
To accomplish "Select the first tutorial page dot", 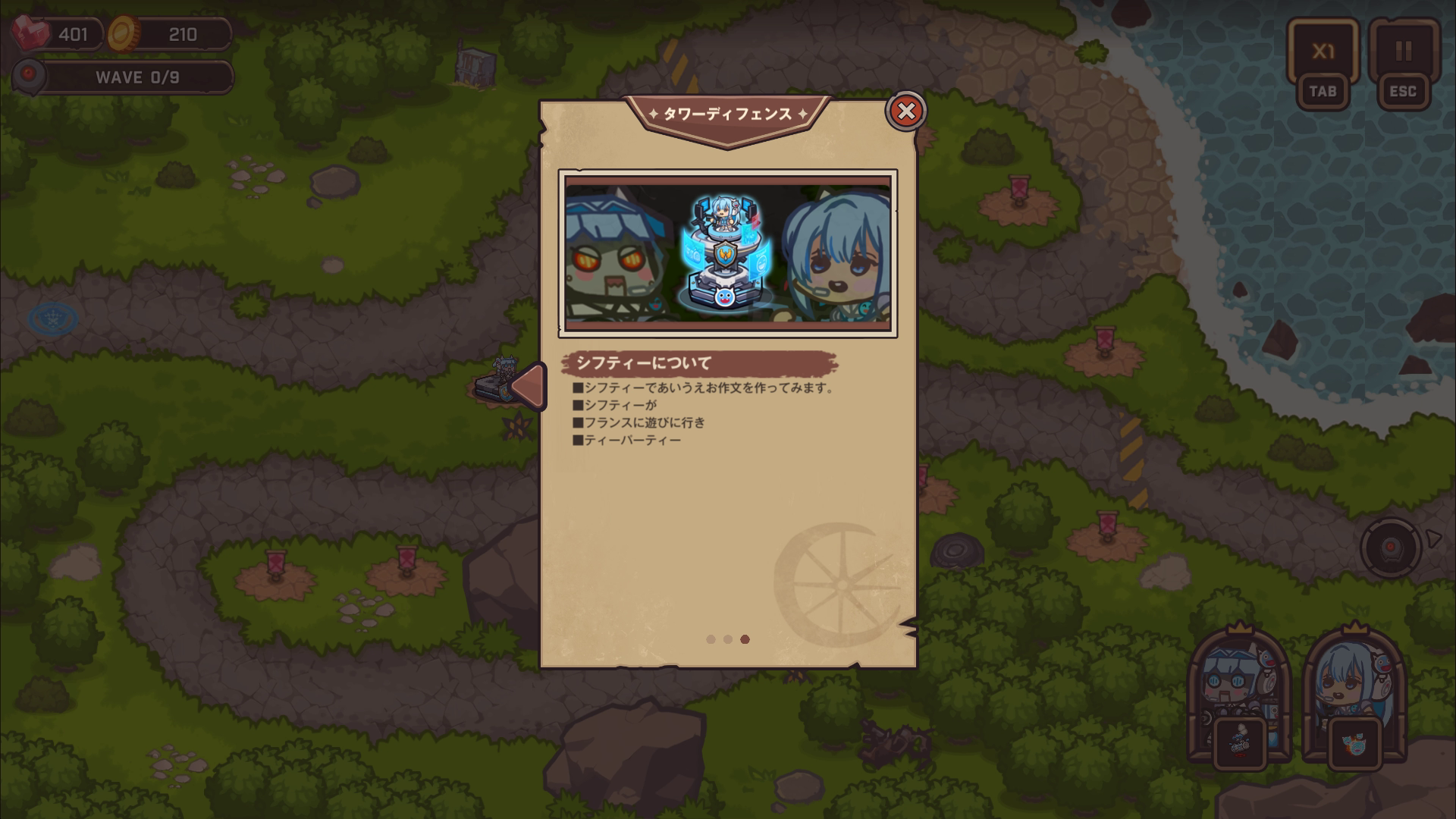I will click(711, 639).
